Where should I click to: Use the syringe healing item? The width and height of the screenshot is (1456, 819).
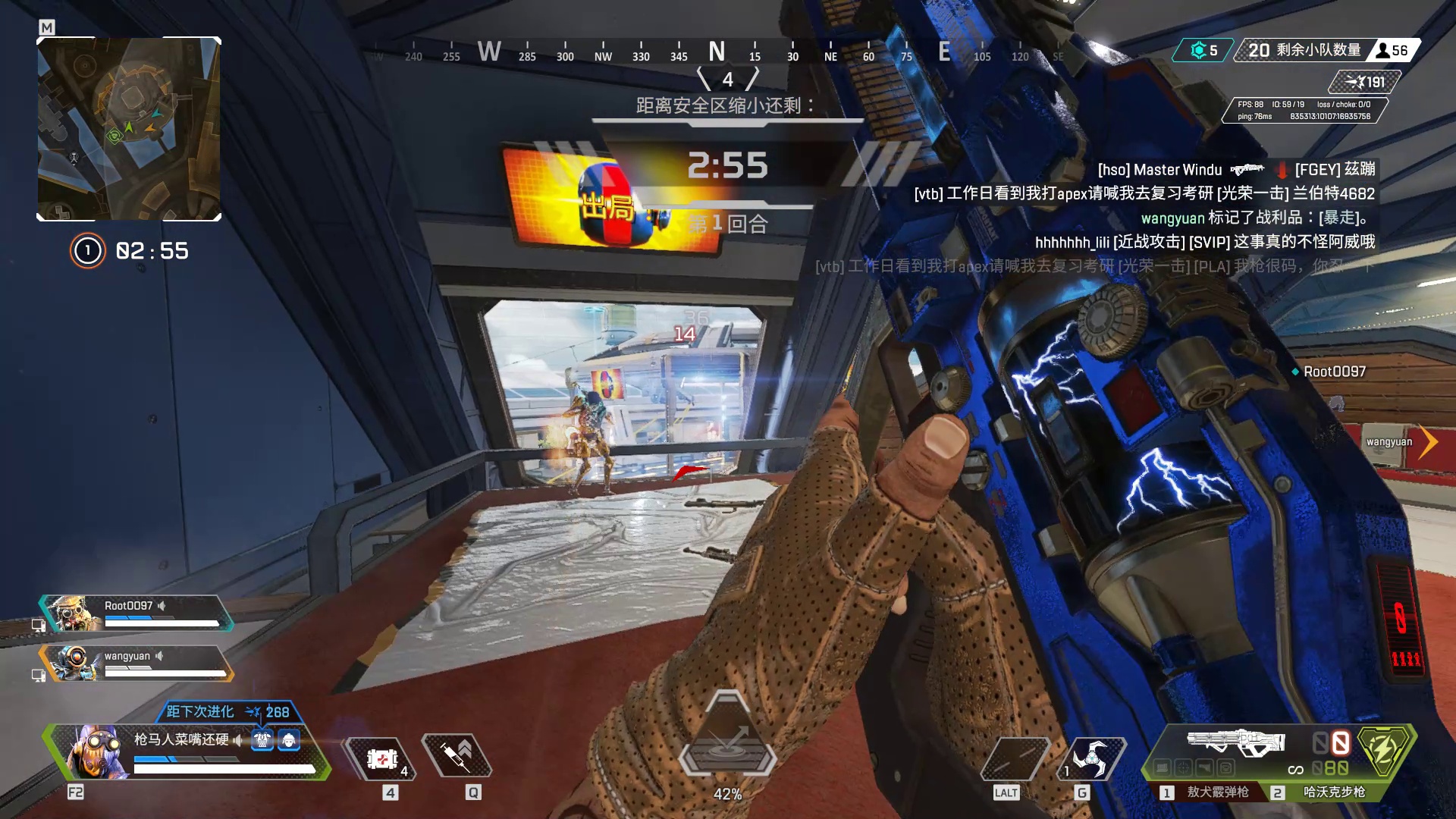pyautogui.click(x=457, y=756)
